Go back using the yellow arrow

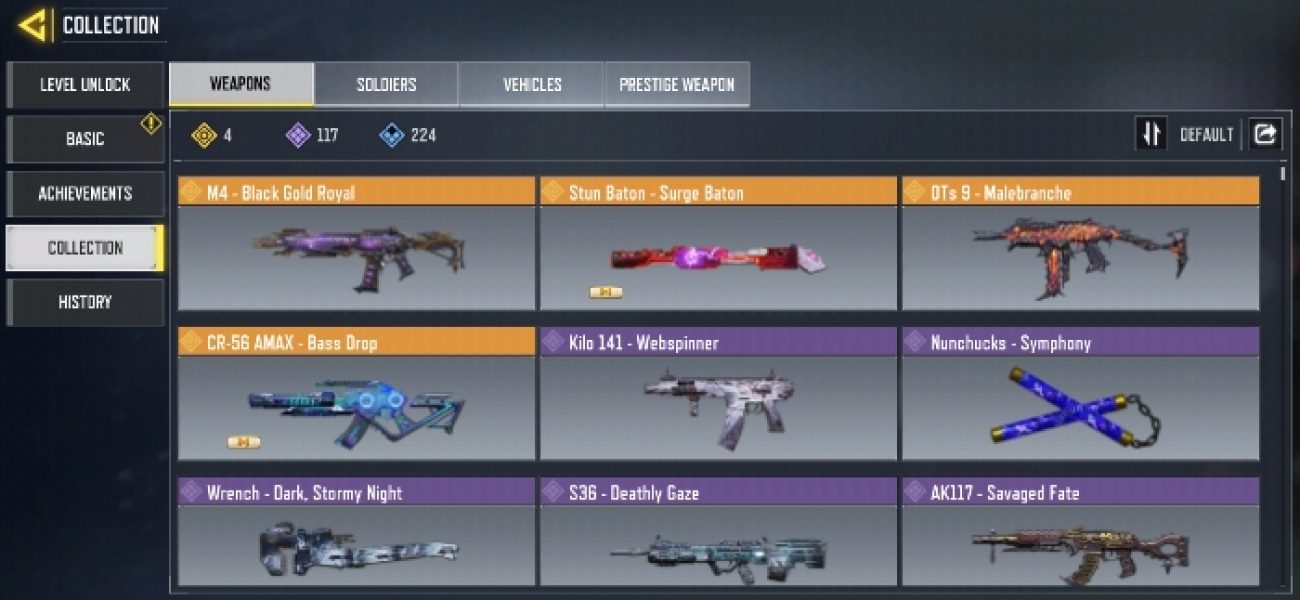coord(33,25)
